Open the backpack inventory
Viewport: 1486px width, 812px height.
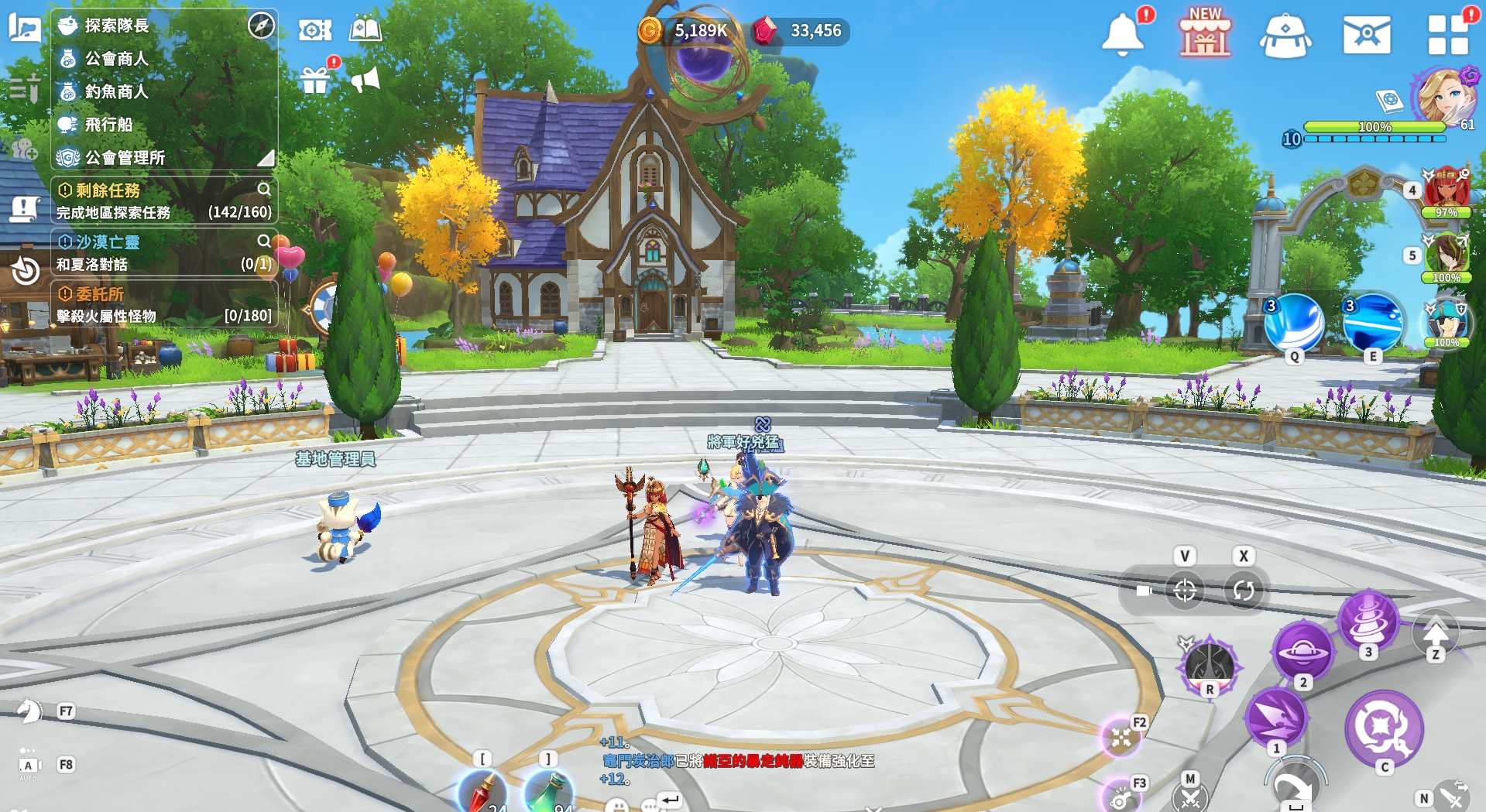tap(1285, 36)
